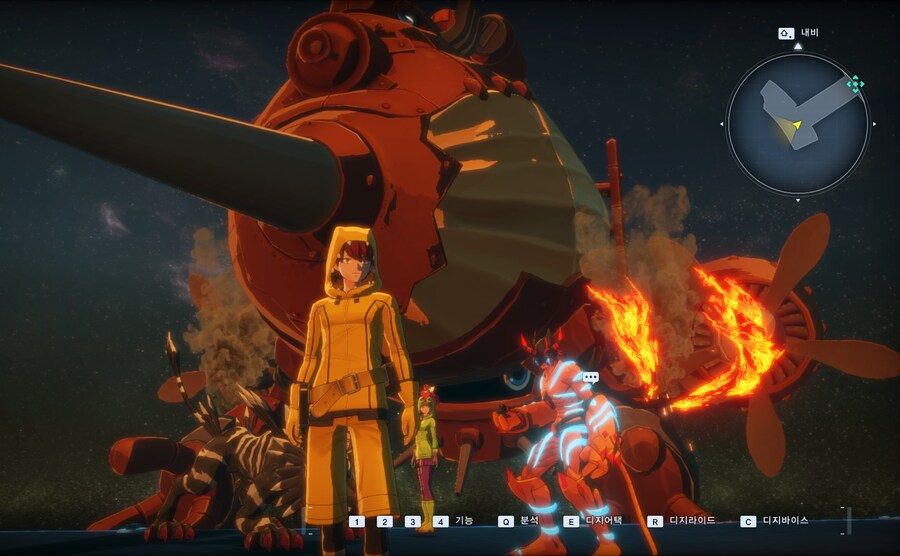Select the teal objective marker on minimap
The image size is (900, 556).
click(854, 84)
